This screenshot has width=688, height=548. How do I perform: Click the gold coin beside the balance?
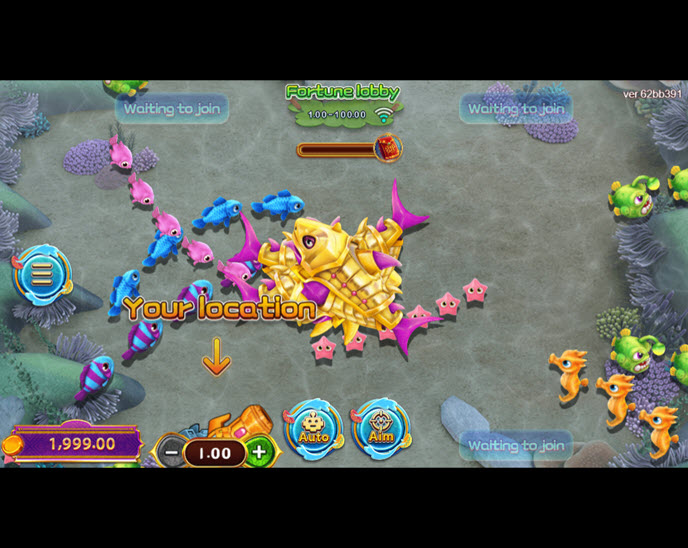[x=13, y=445]
